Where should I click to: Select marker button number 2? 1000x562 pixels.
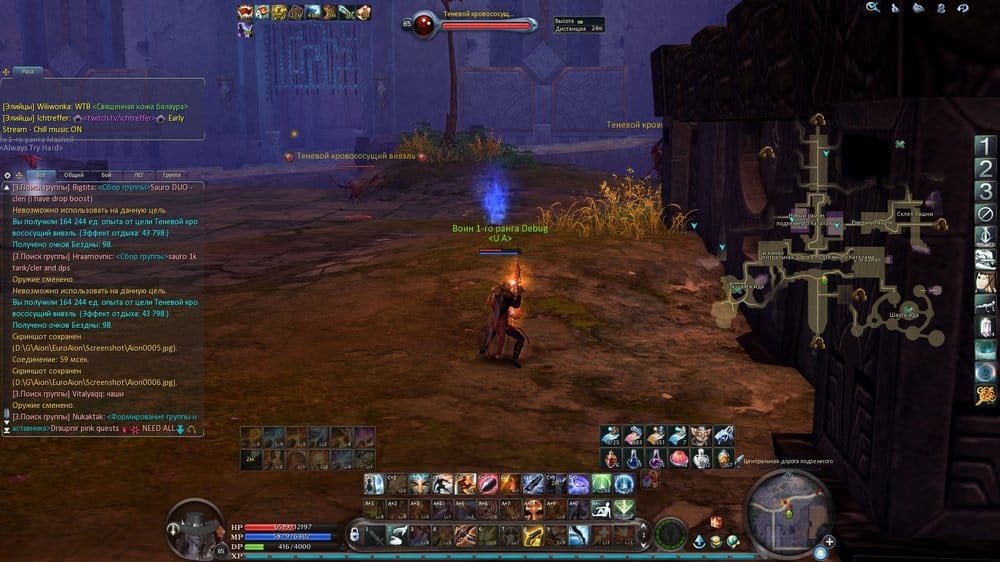point(986,168)
